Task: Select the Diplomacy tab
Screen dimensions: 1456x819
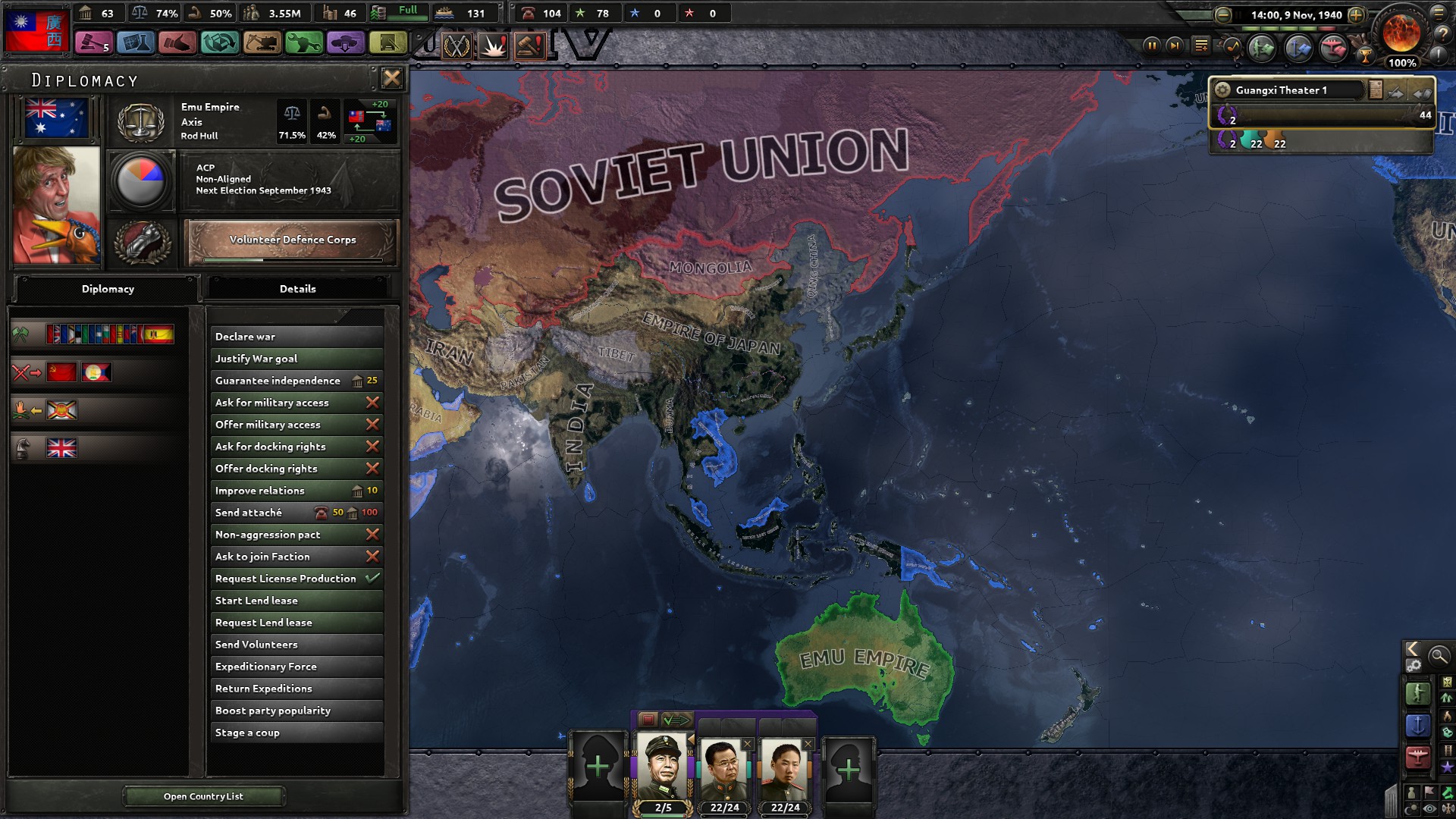Action: (107, 289)
